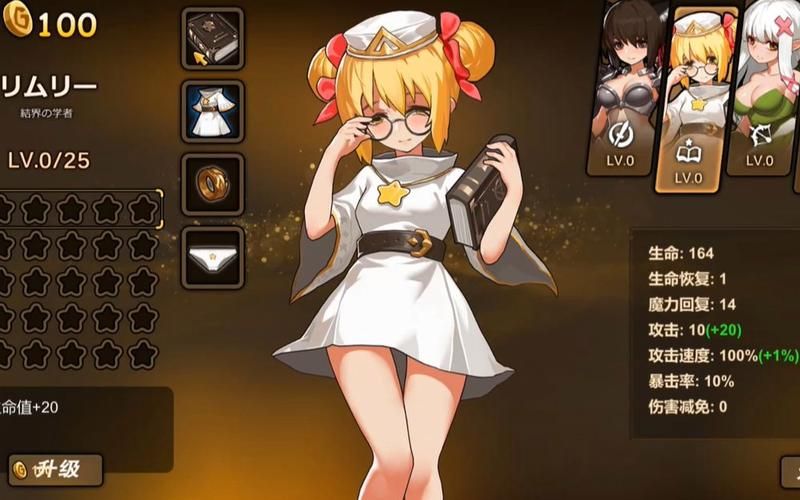Choose the white underwear equipment slot
This screenshot has height=500, width=800.
pos(212,258)
